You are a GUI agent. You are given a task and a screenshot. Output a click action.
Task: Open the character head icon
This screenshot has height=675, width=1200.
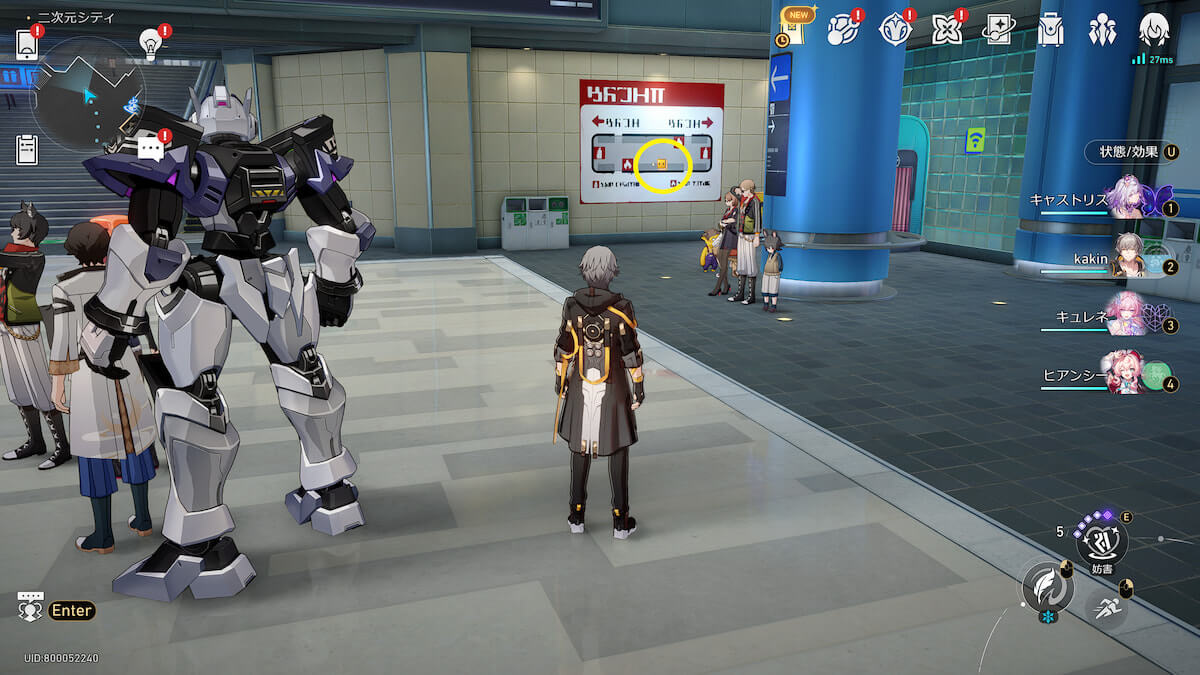1154,30
